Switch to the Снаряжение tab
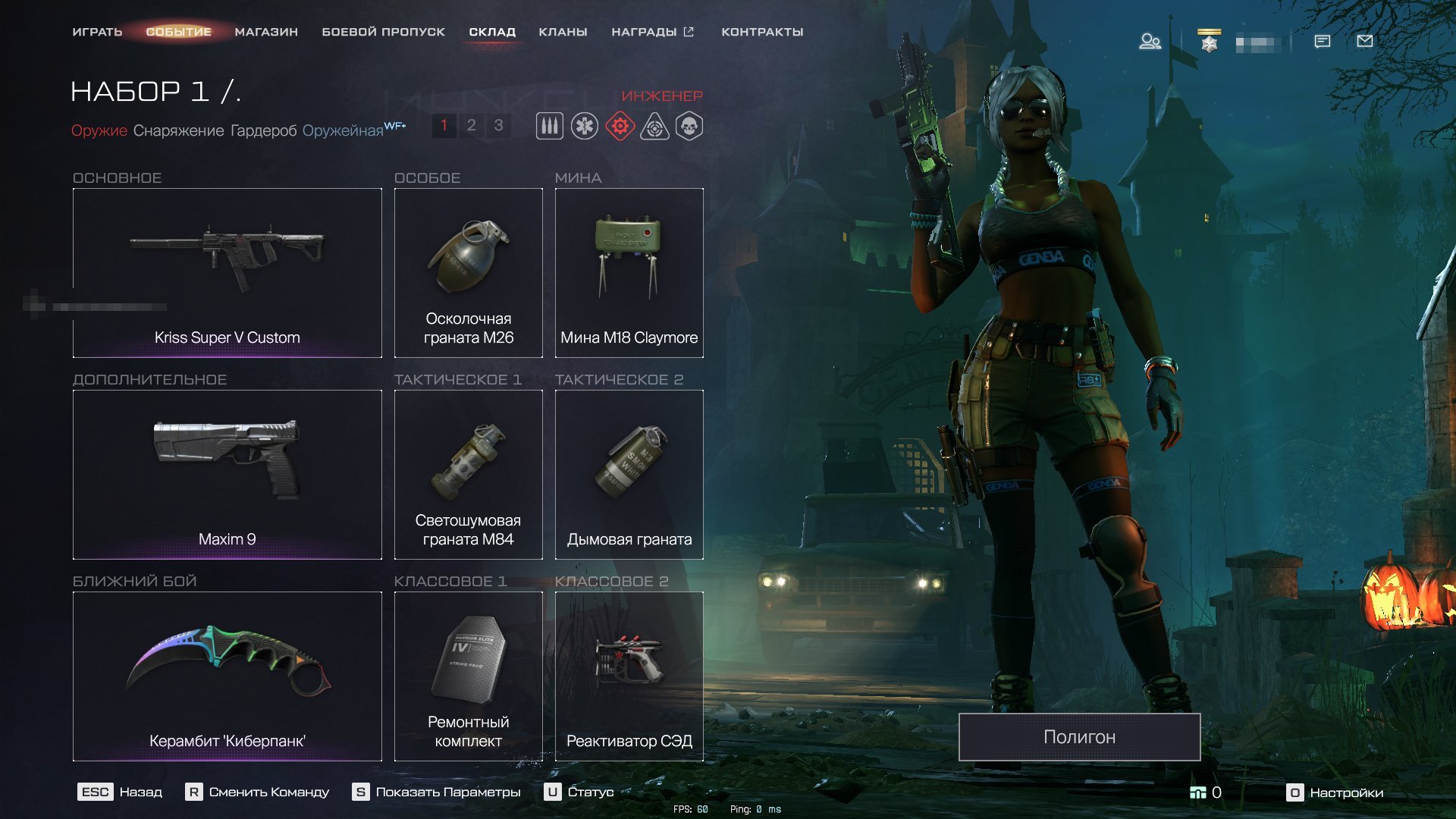1456x819 pixels. [178, 130]
